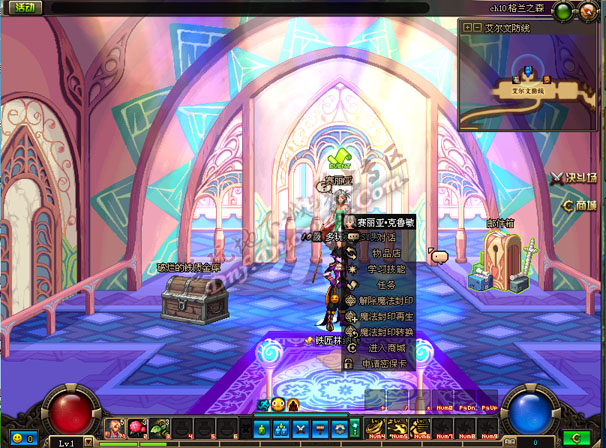Open the 商城 shop button

point(579,205)
